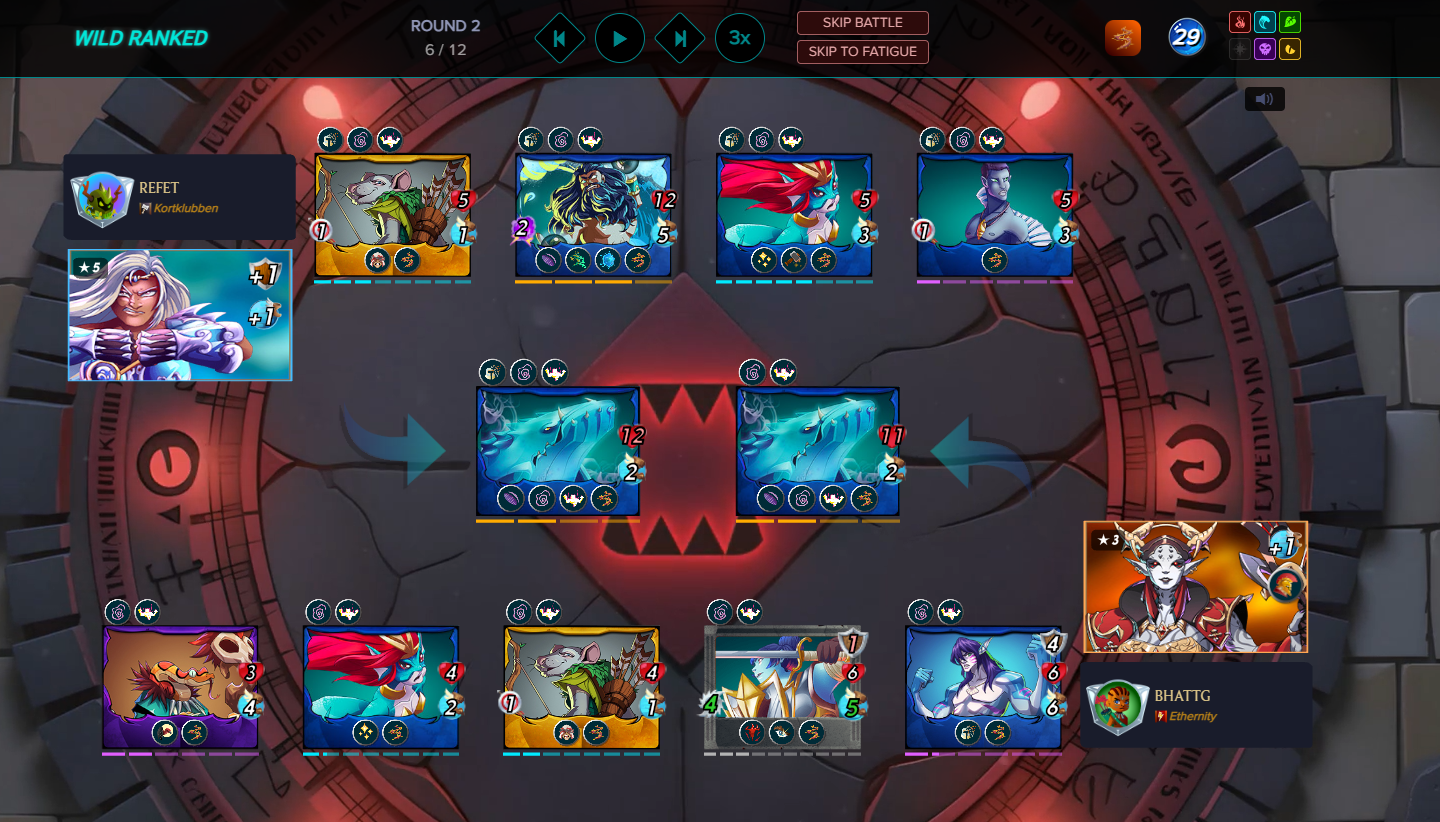Select the gold silver-armored knight card
This screenshot has height=822, width=1440.
click(783, 688)
